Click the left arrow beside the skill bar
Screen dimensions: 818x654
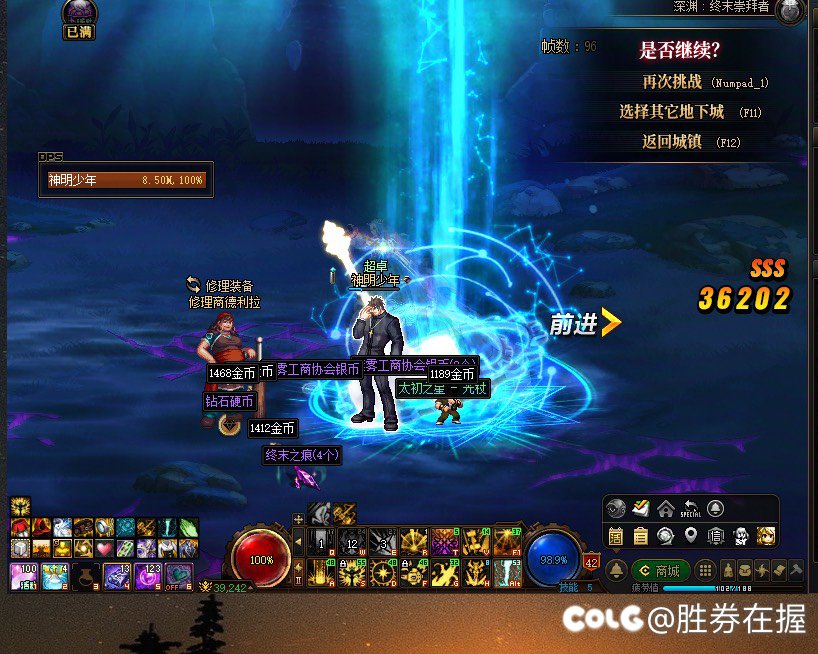(297, 543)
